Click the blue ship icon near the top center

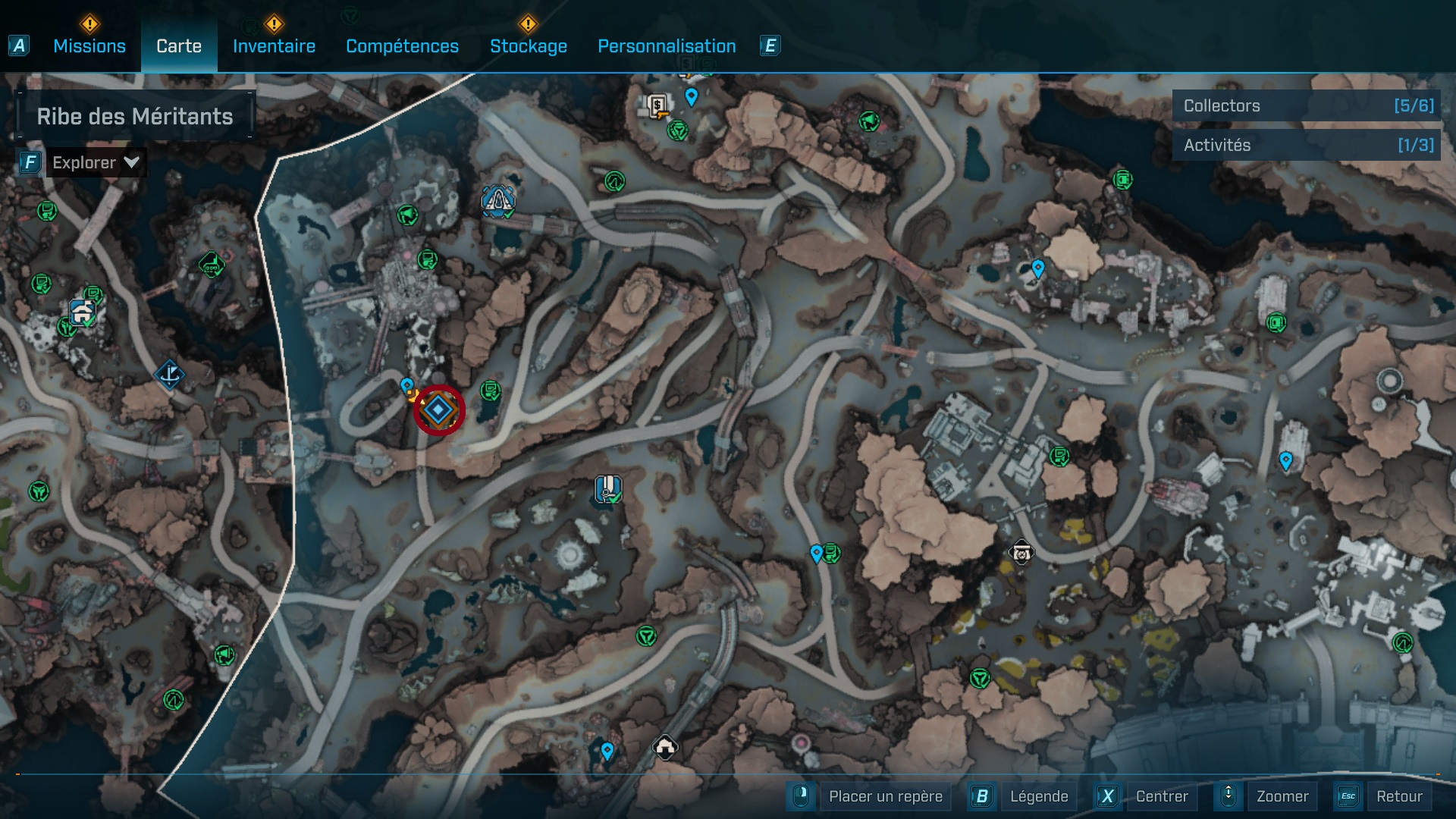(497, 202)
